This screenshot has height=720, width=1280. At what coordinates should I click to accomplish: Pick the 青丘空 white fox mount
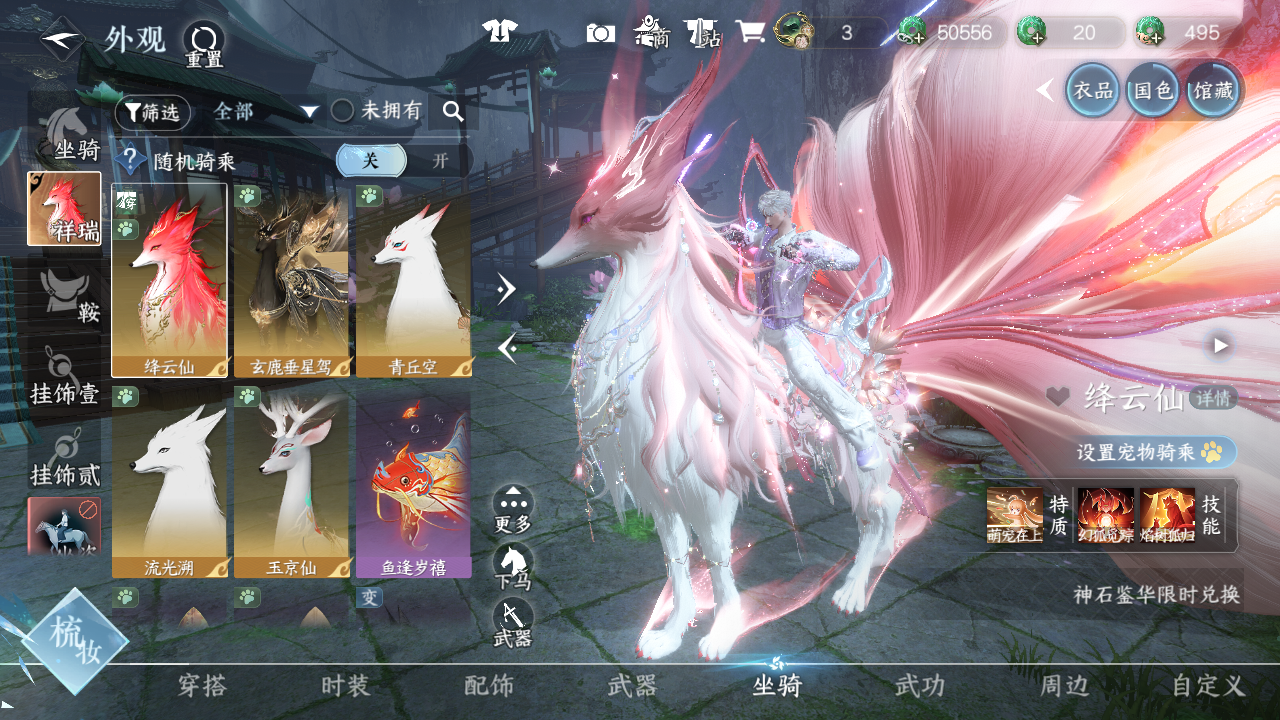[414, 280]
